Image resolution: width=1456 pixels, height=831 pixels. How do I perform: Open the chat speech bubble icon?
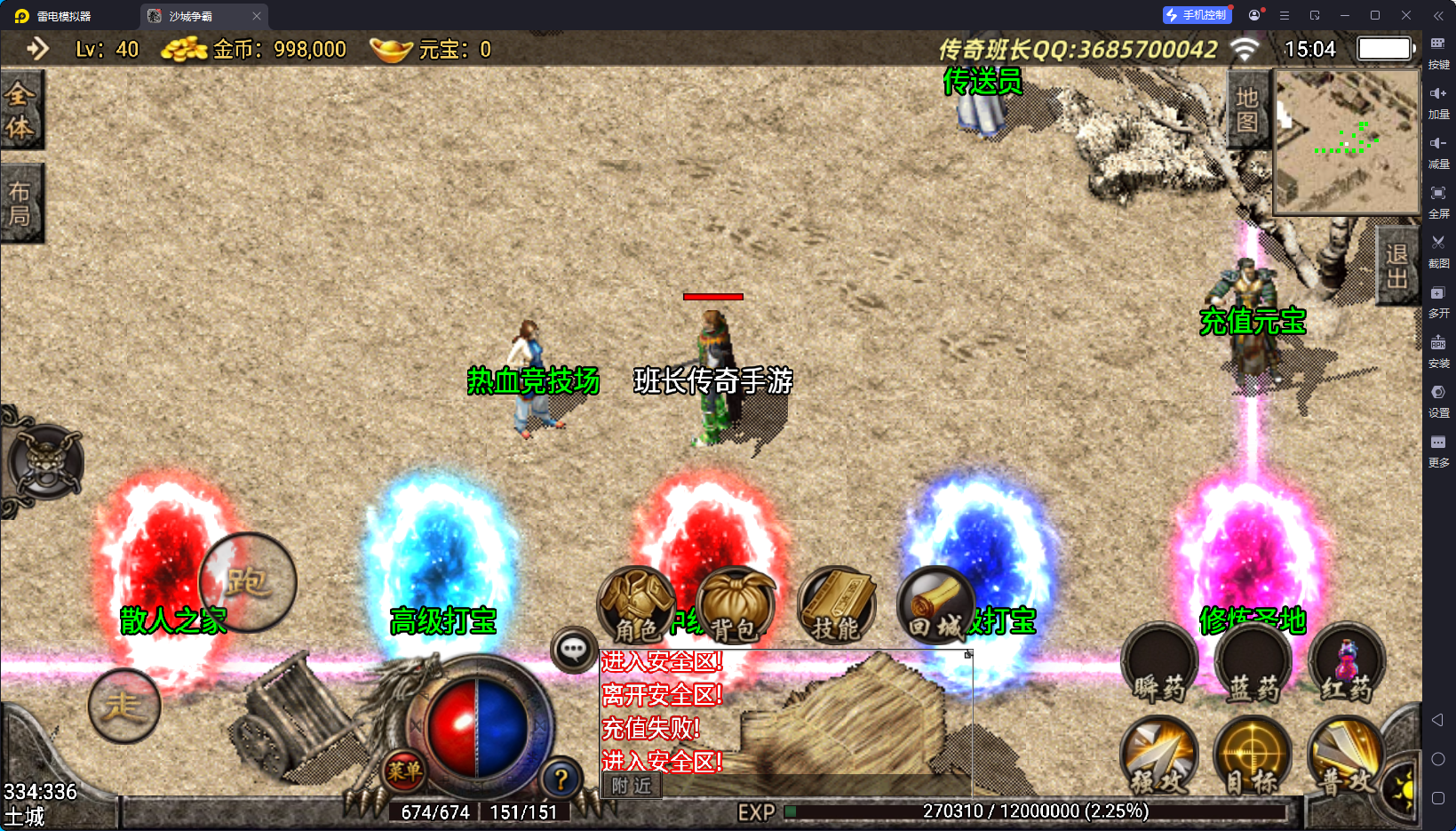coord(573,650)
